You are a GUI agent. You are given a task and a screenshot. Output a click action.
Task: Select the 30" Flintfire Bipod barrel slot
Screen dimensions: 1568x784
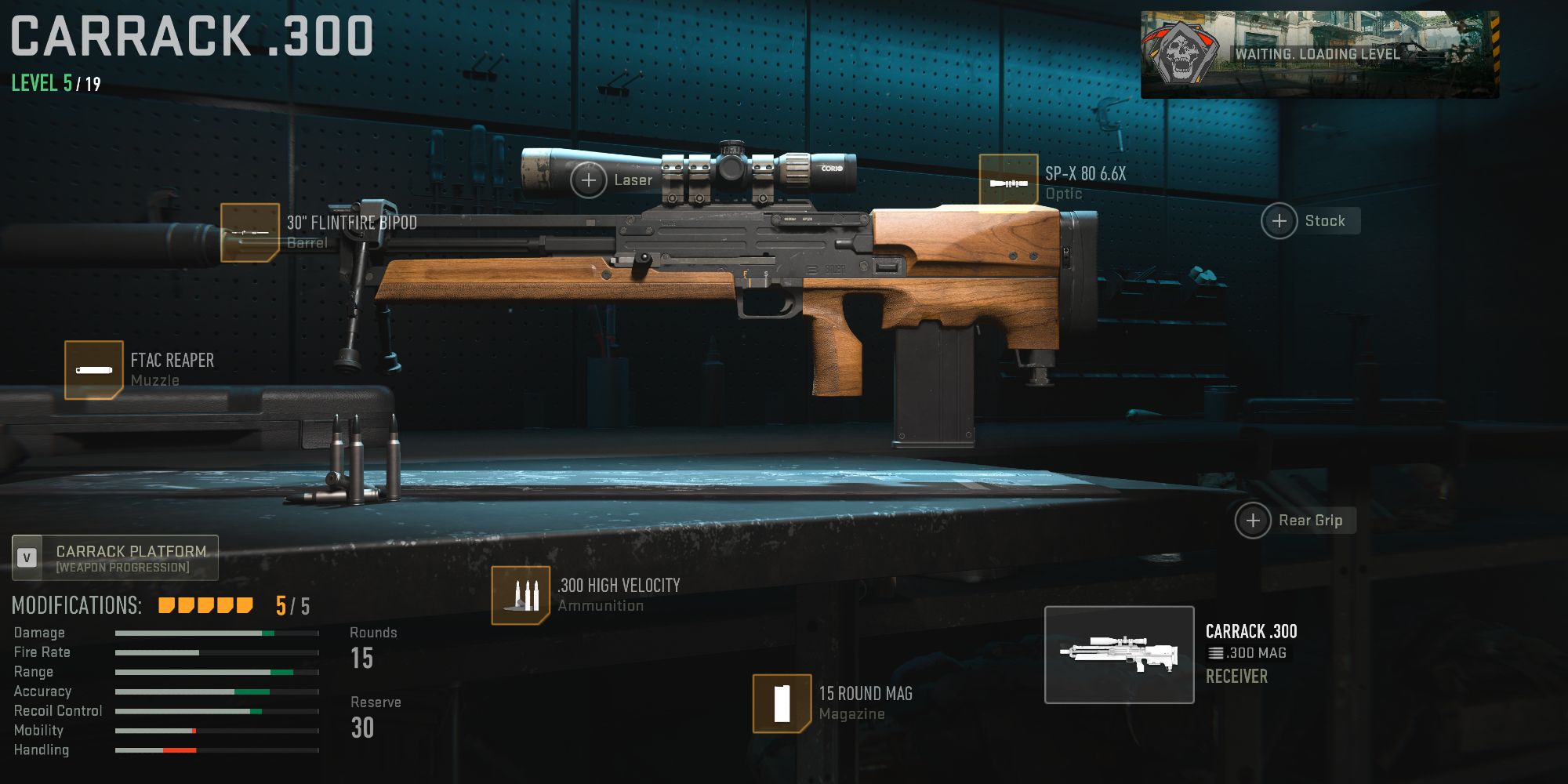point(250,233)
